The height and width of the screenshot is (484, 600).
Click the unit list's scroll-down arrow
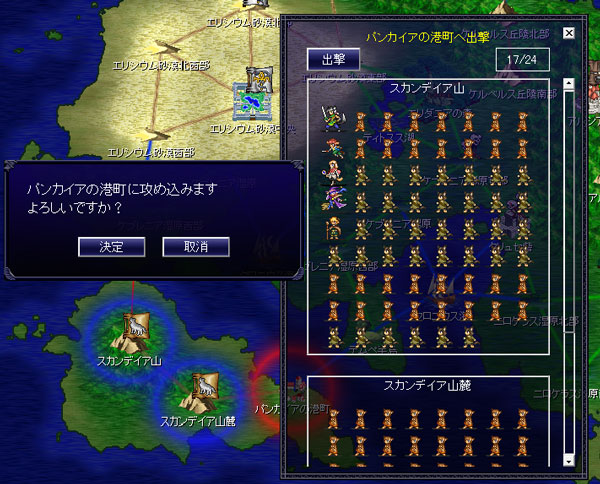(568, 460)
